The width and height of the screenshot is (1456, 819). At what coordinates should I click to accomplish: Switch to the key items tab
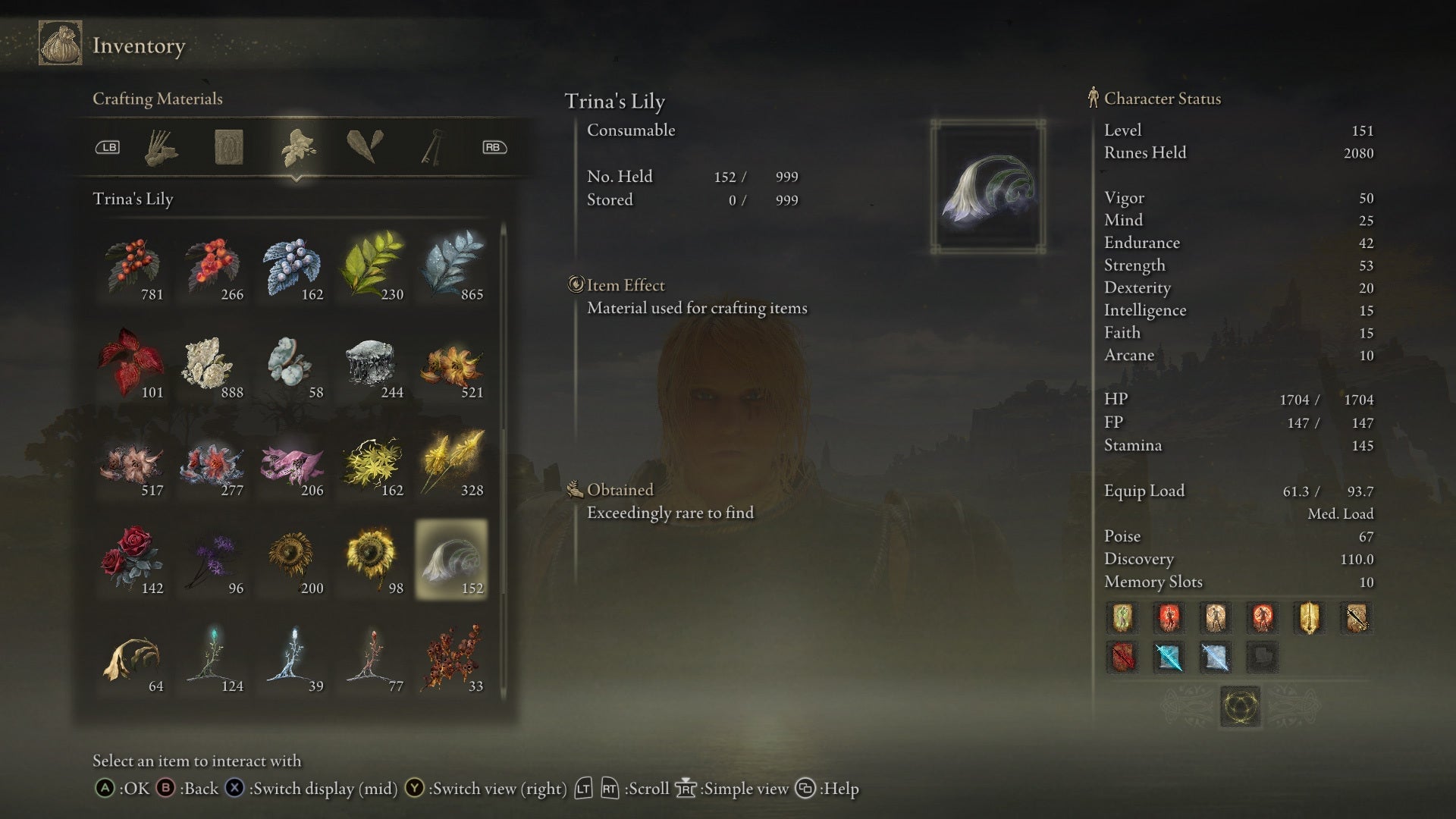tap(433, 147)
